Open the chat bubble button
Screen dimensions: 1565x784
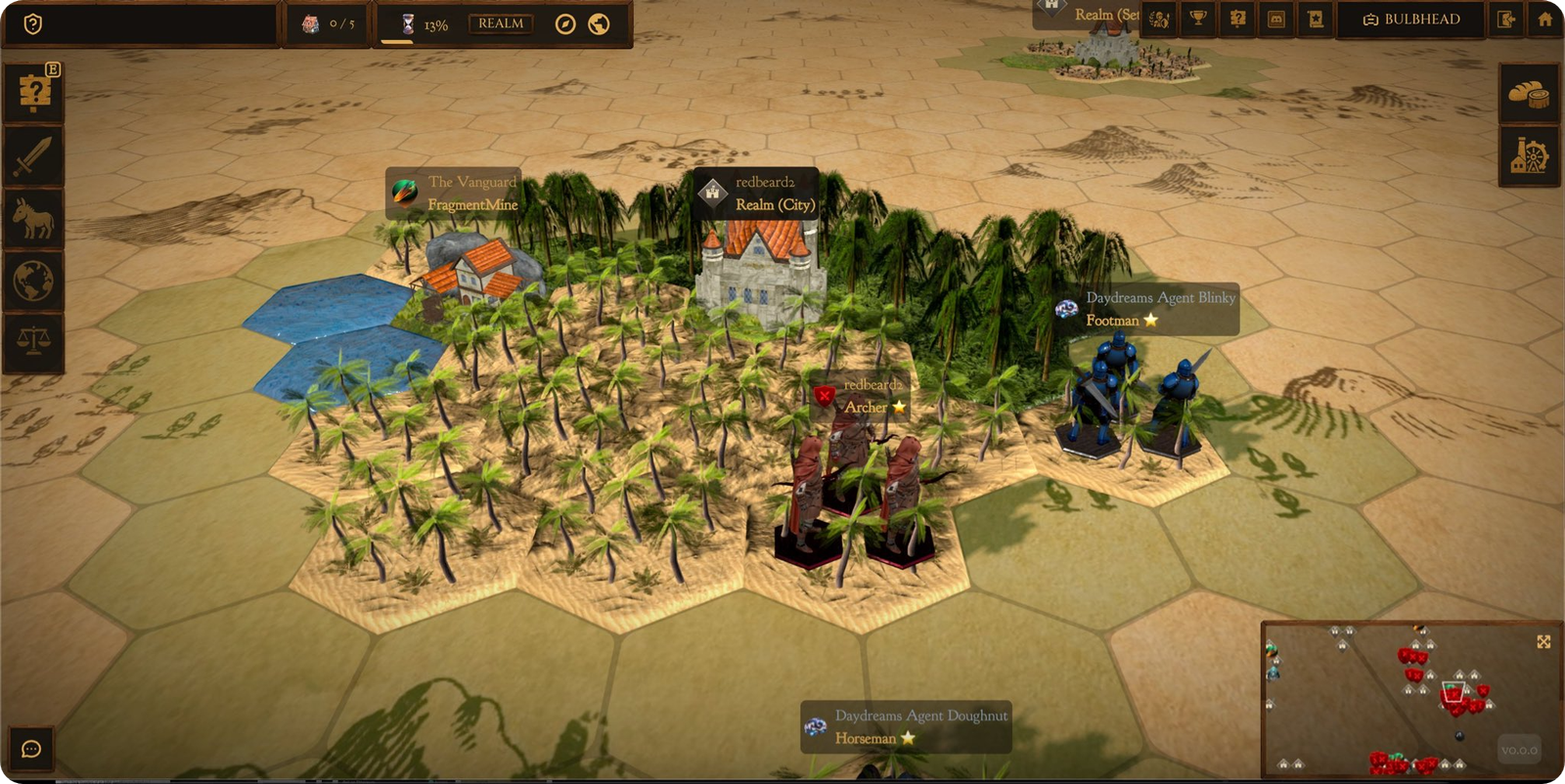pos(31,749)
